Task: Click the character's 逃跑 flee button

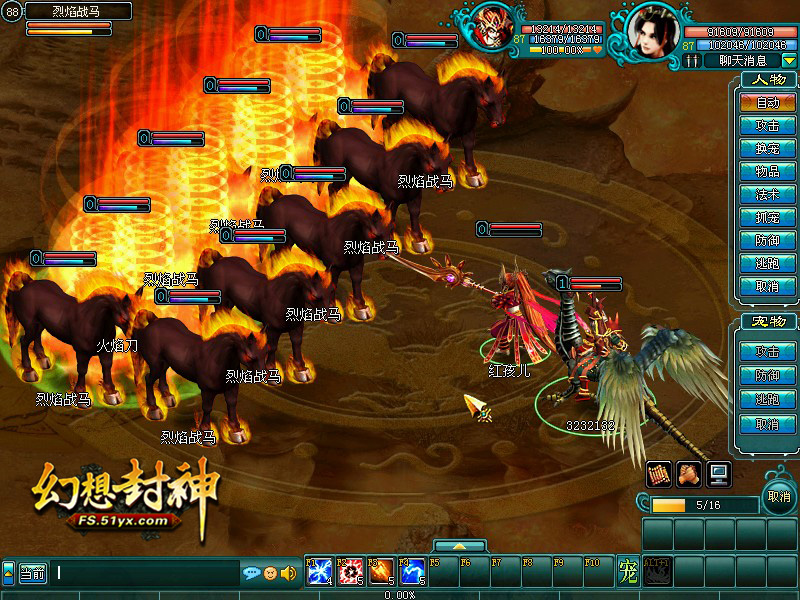Action: click(x=767, y=263)
